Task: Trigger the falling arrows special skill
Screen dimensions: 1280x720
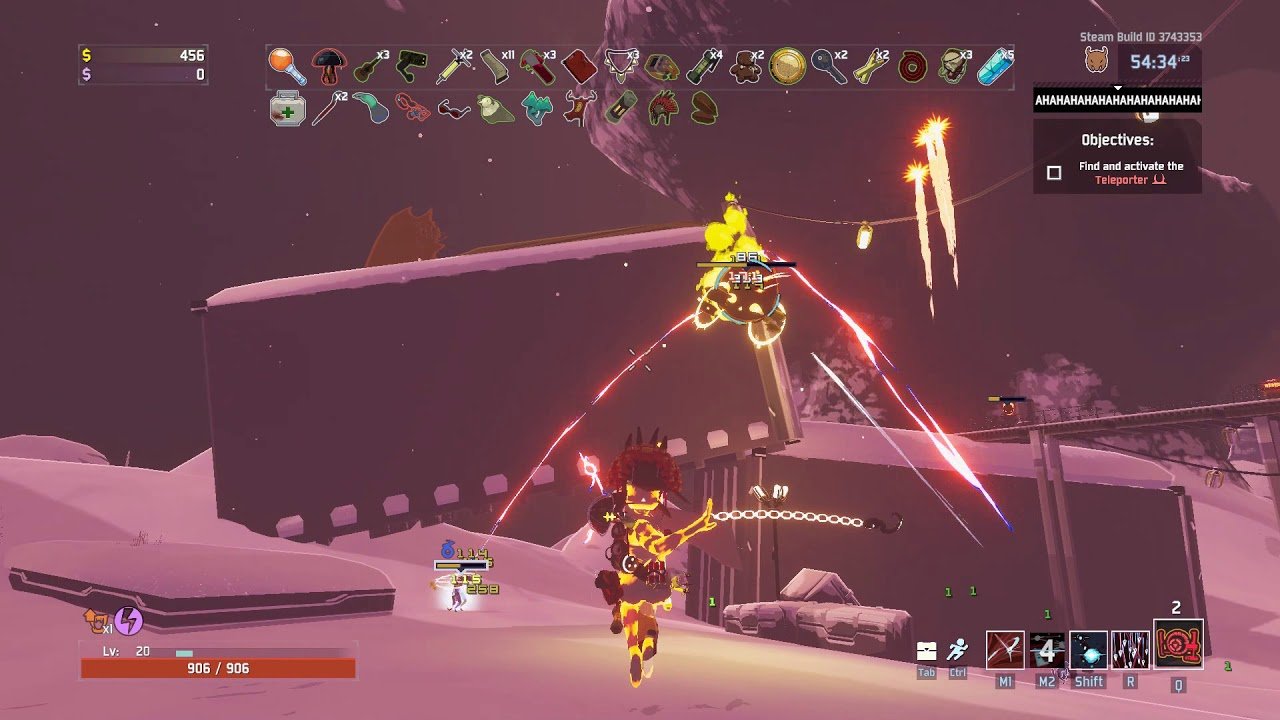Action: click(1130, 649)
